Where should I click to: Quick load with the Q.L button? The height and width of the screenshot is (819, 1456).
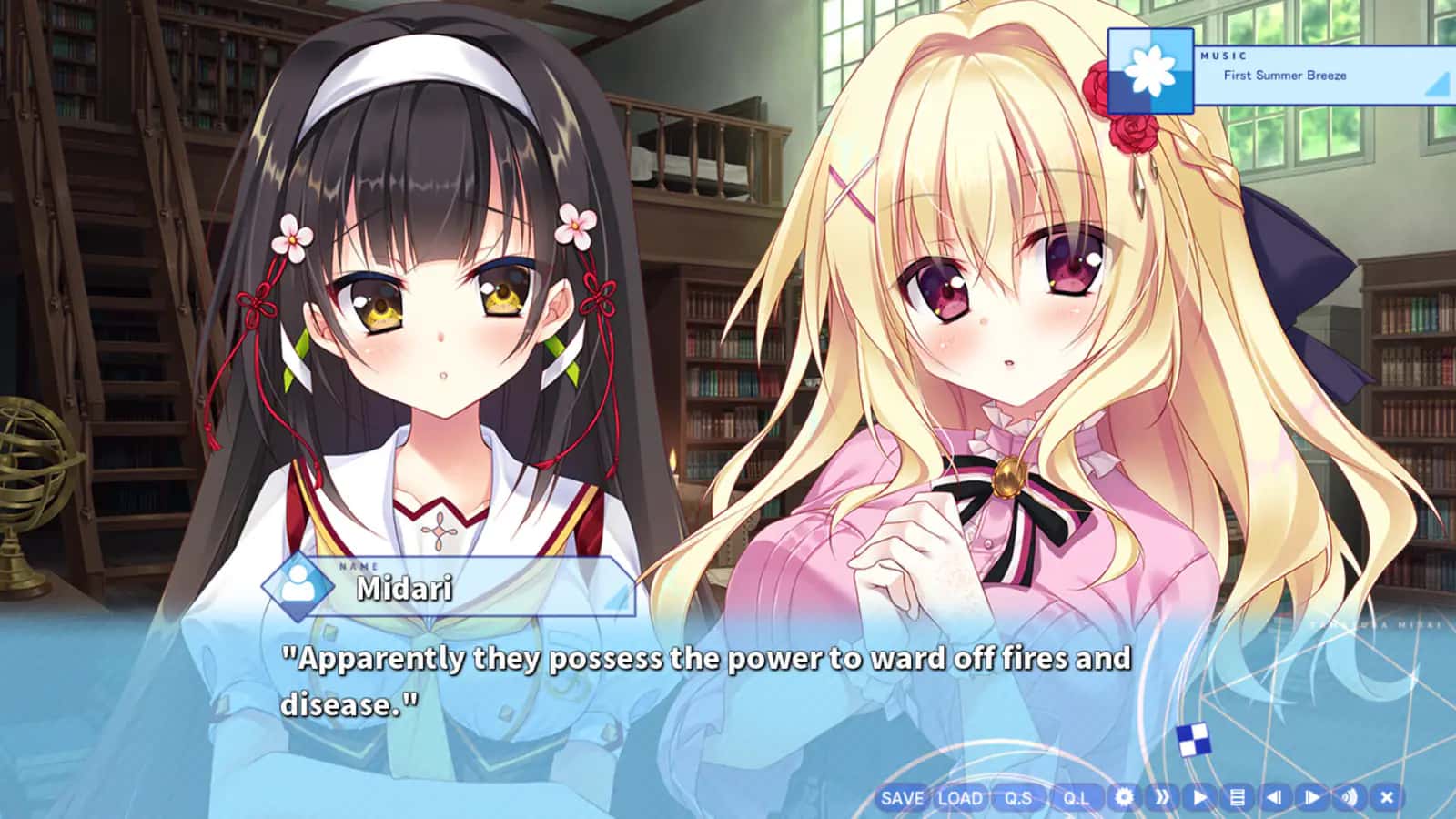click(x=1076, y=798)
